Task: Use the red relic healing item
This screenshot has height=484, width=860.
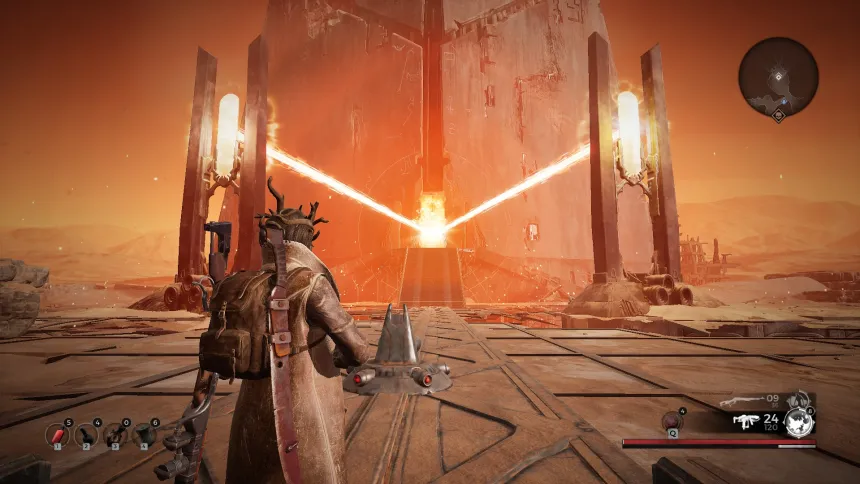Action: (x=671, y=421)
